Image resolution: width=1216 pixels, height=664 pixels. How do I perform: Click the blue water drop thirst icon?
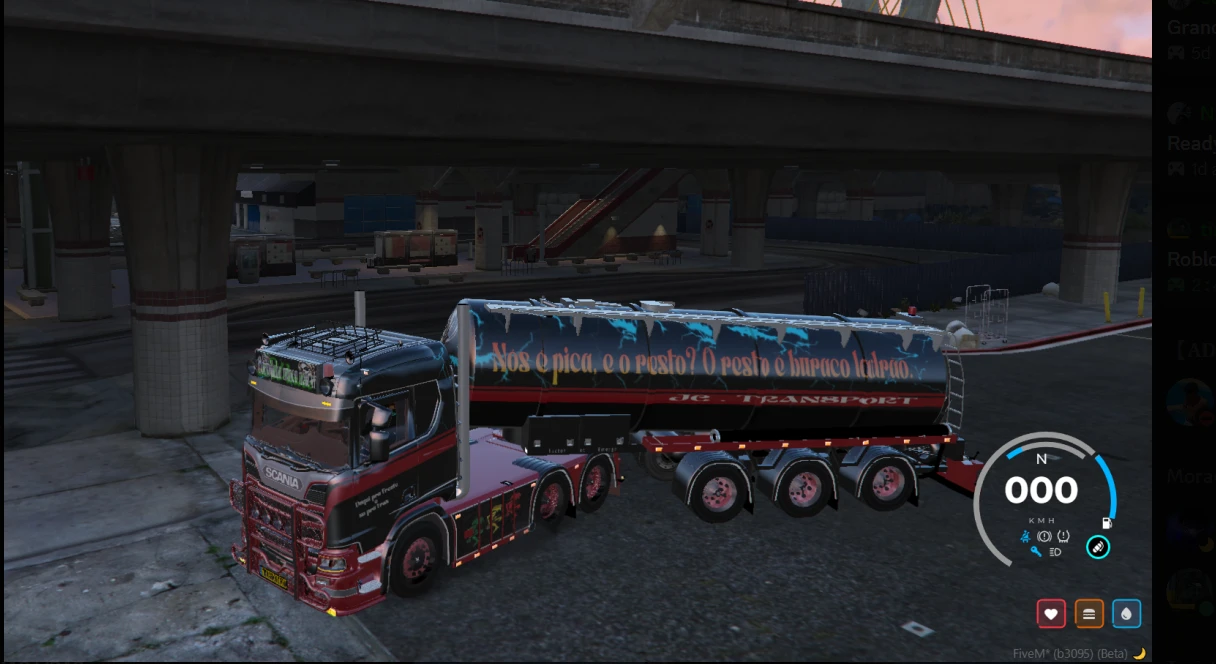click(x=1127, y=614)
